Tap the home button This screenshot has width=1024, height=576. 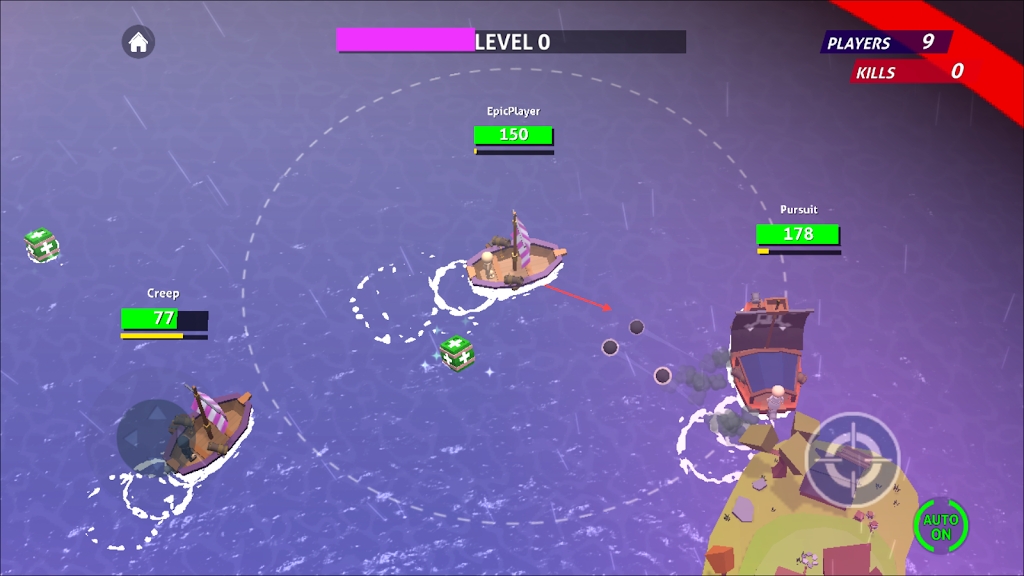[x=138, y=42]
